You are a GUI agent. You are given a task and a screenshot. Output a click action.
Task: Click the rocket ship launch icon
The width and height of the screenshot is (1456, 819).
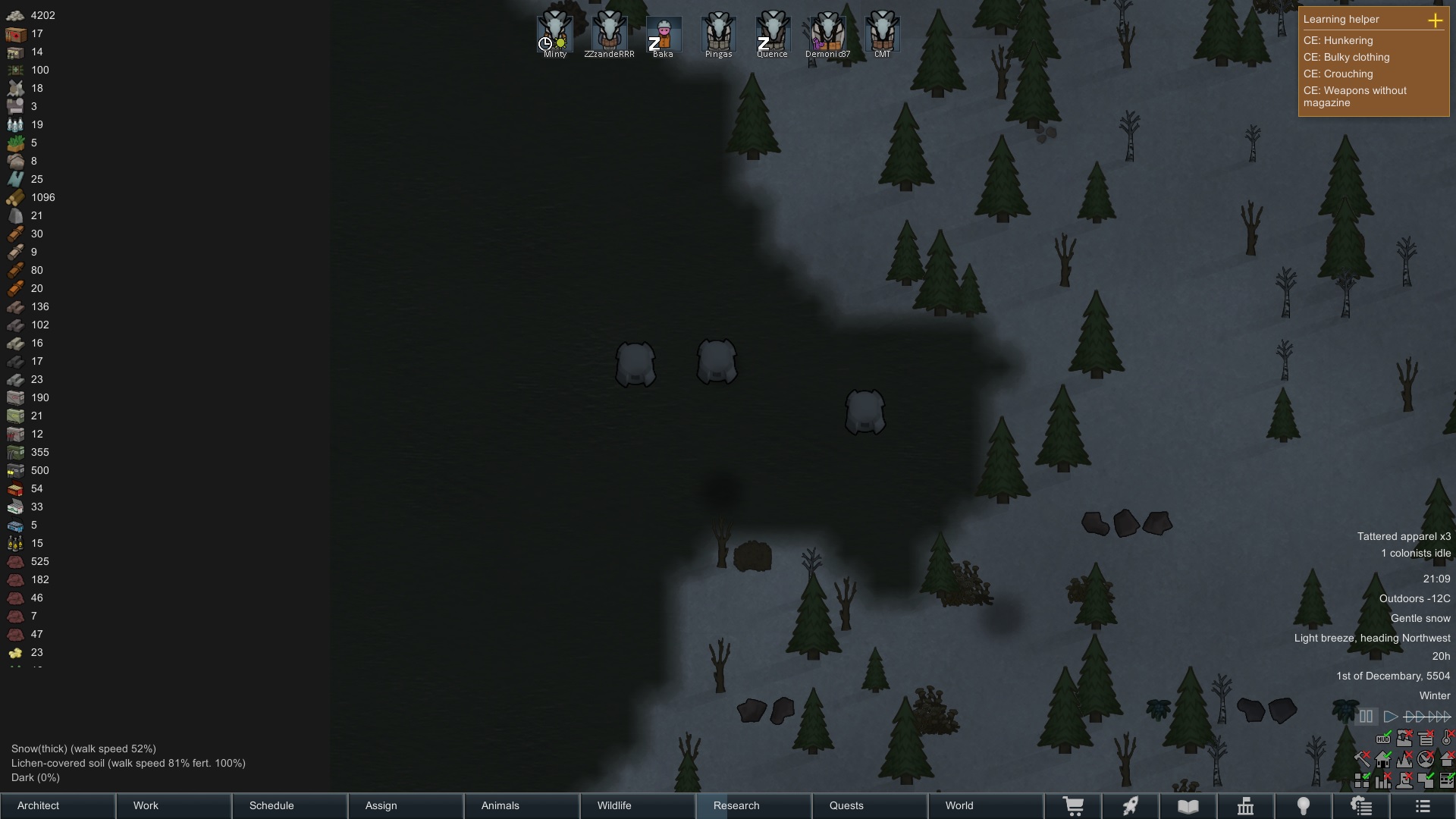tap(1131, 806)
